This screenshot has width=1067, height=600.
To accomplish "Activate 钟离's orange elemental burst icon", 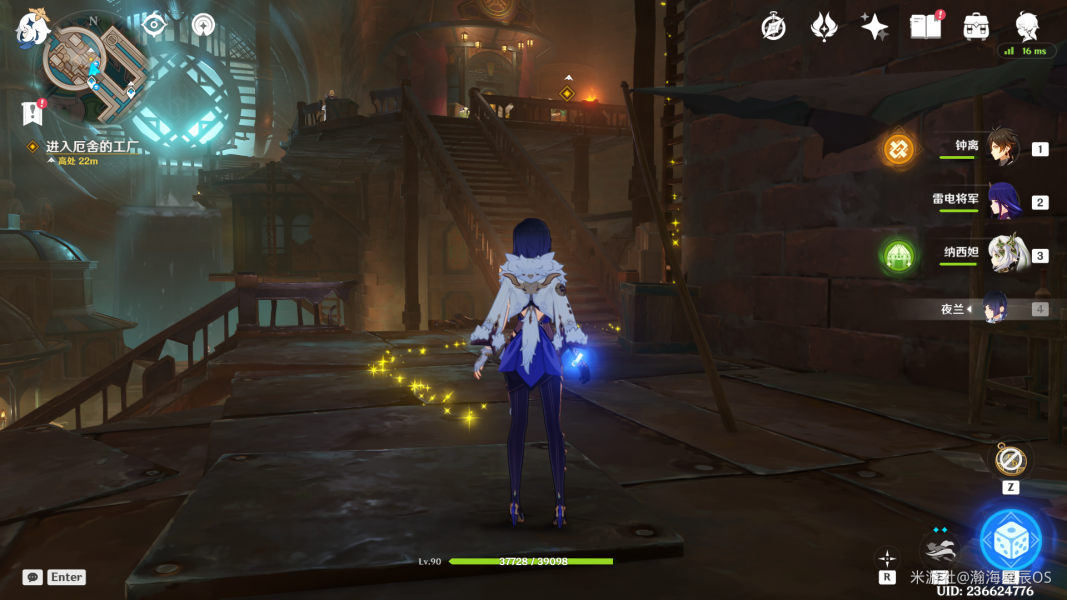I will pos(898,149).
